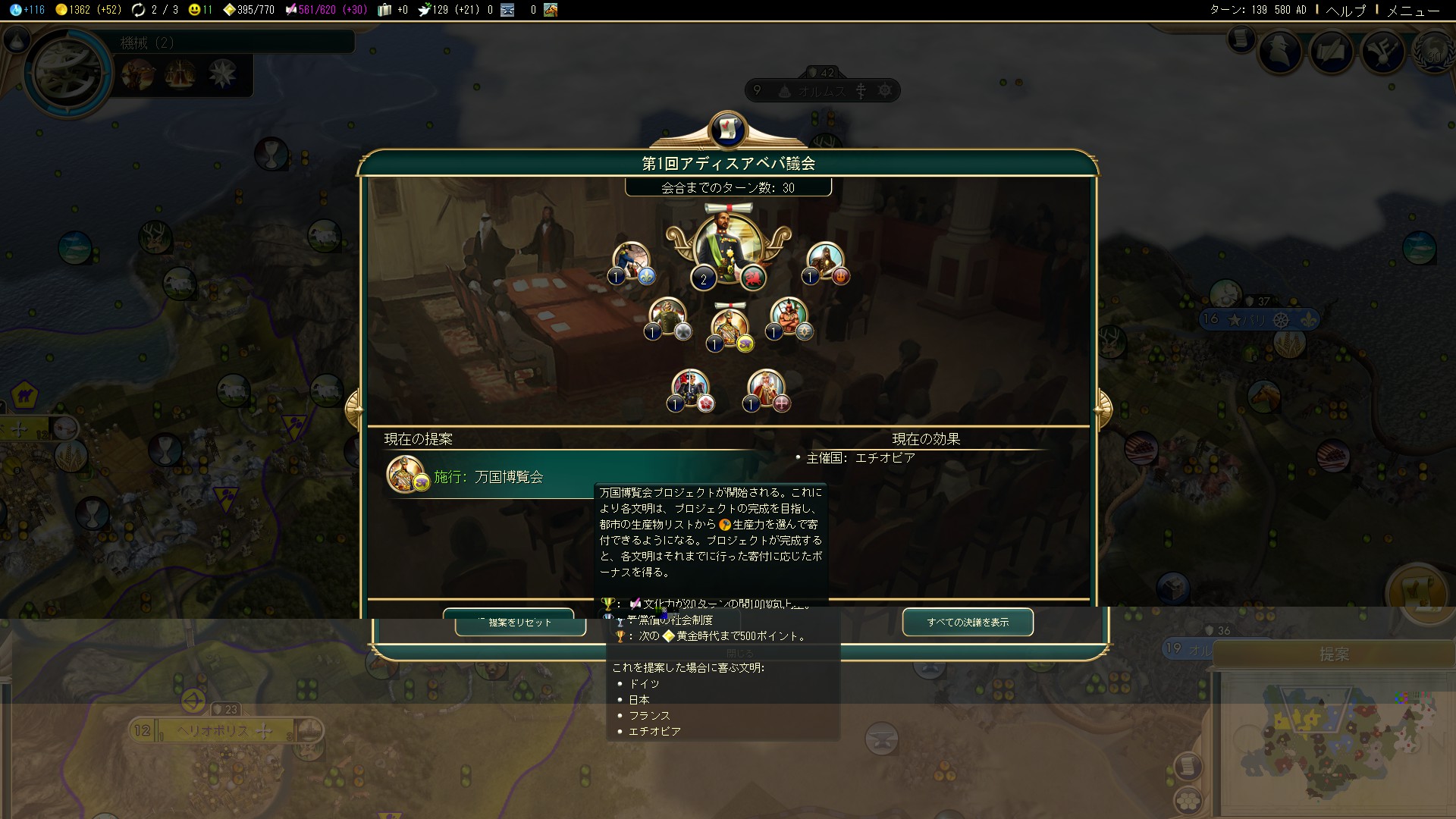1456x819 pixels.
Task: Click the left arrow on the congress panel
Action: (x=353, y=409)
